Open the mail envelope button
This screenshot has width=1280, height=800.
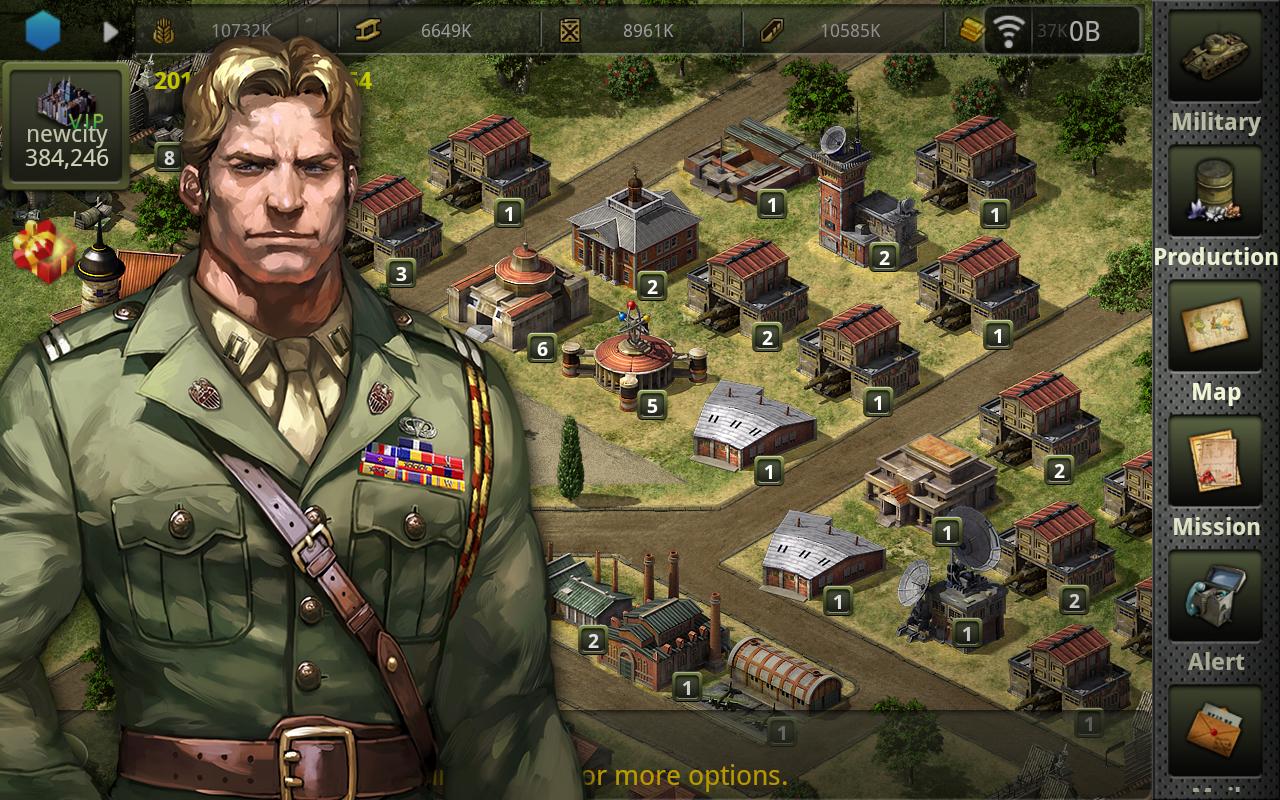tap(1215, 730)
